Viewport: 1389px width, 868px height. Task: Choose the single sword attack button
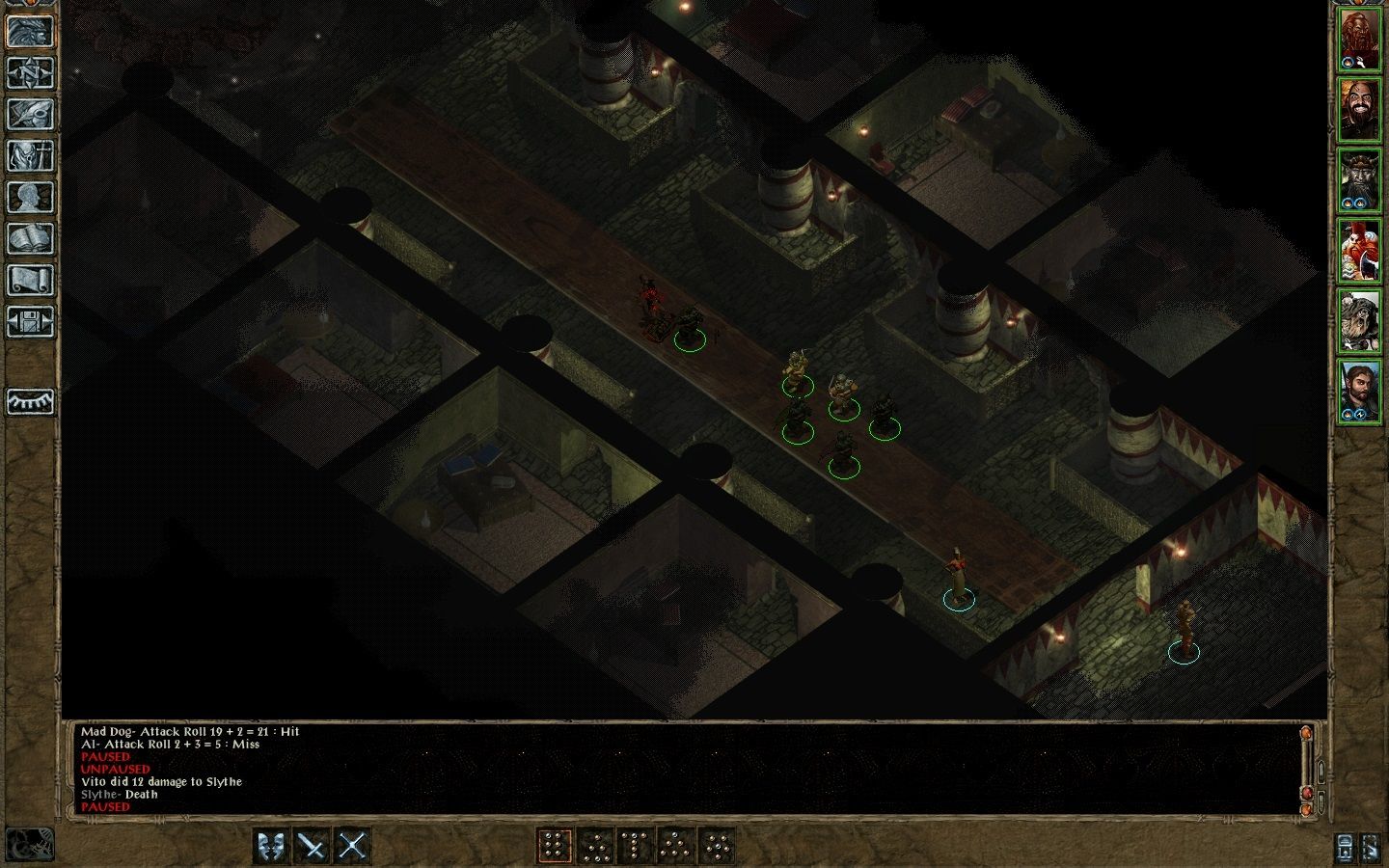click(312, 847)
